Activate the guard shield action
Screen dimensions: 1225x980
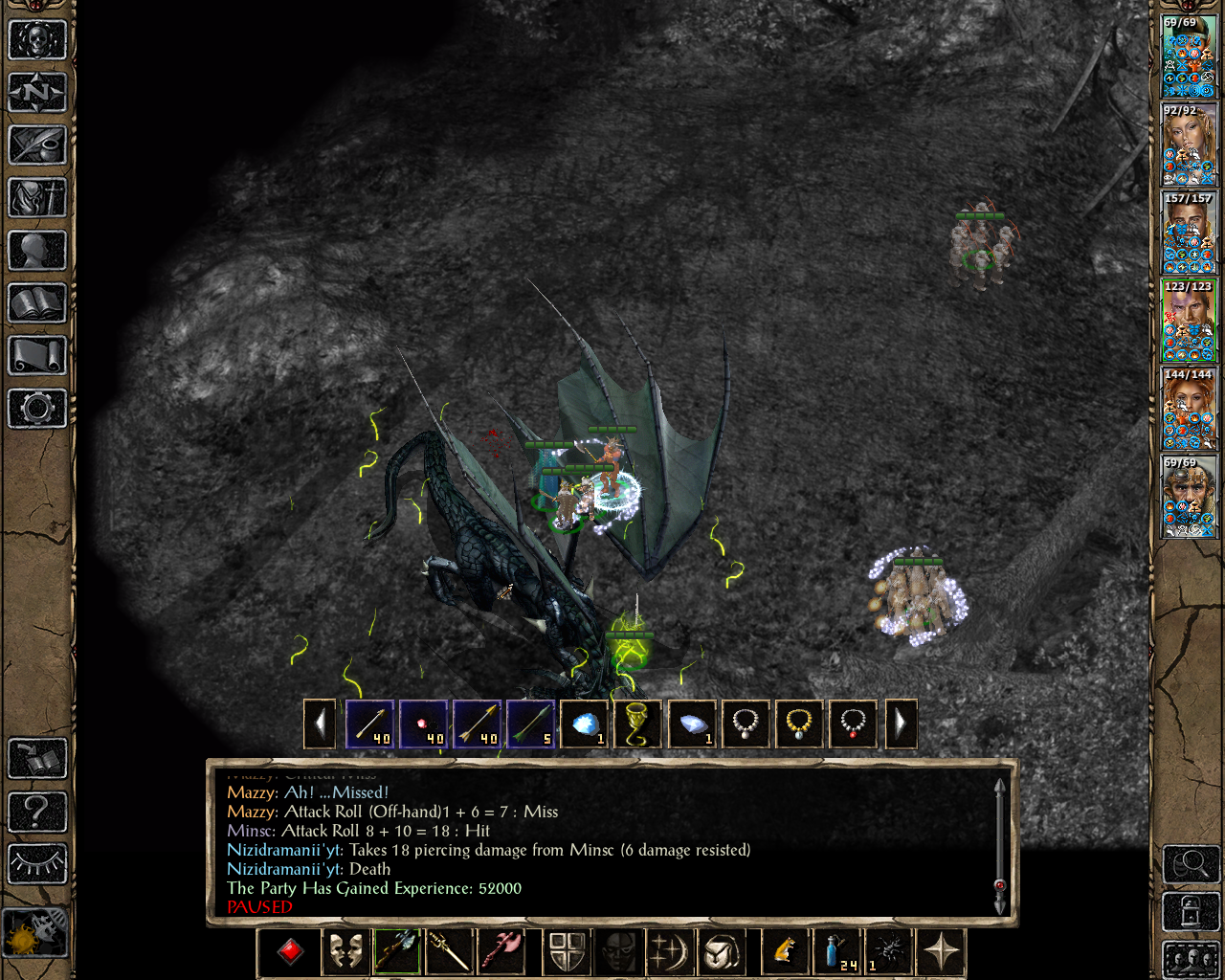(x=566, y=951)
